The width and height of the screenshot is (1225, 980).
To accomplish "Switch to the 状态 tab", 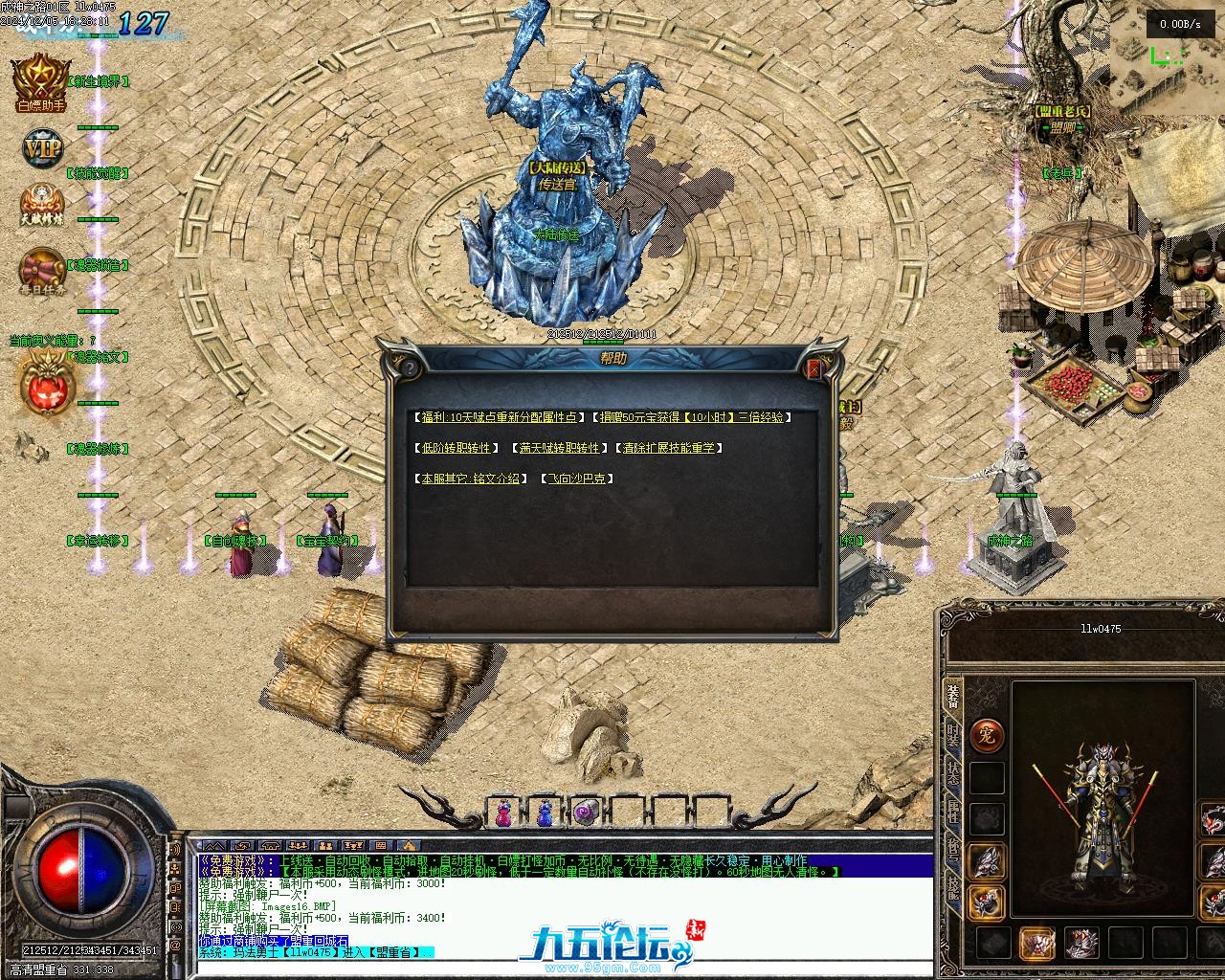I will [953, 773].
